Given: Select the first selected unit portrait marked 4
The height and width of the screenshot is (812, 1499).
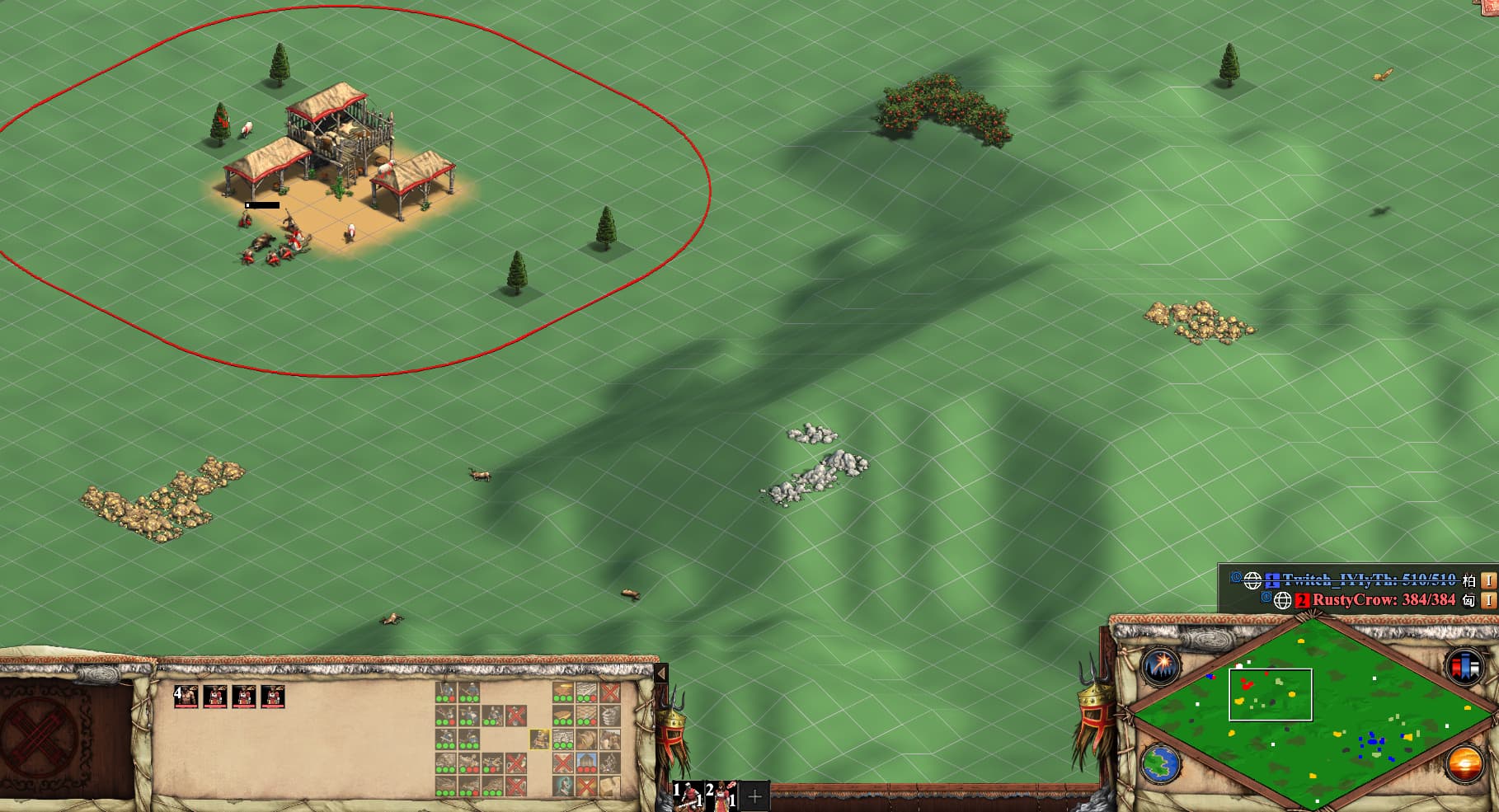Looking at the screenshot, I should pos(186,697).
